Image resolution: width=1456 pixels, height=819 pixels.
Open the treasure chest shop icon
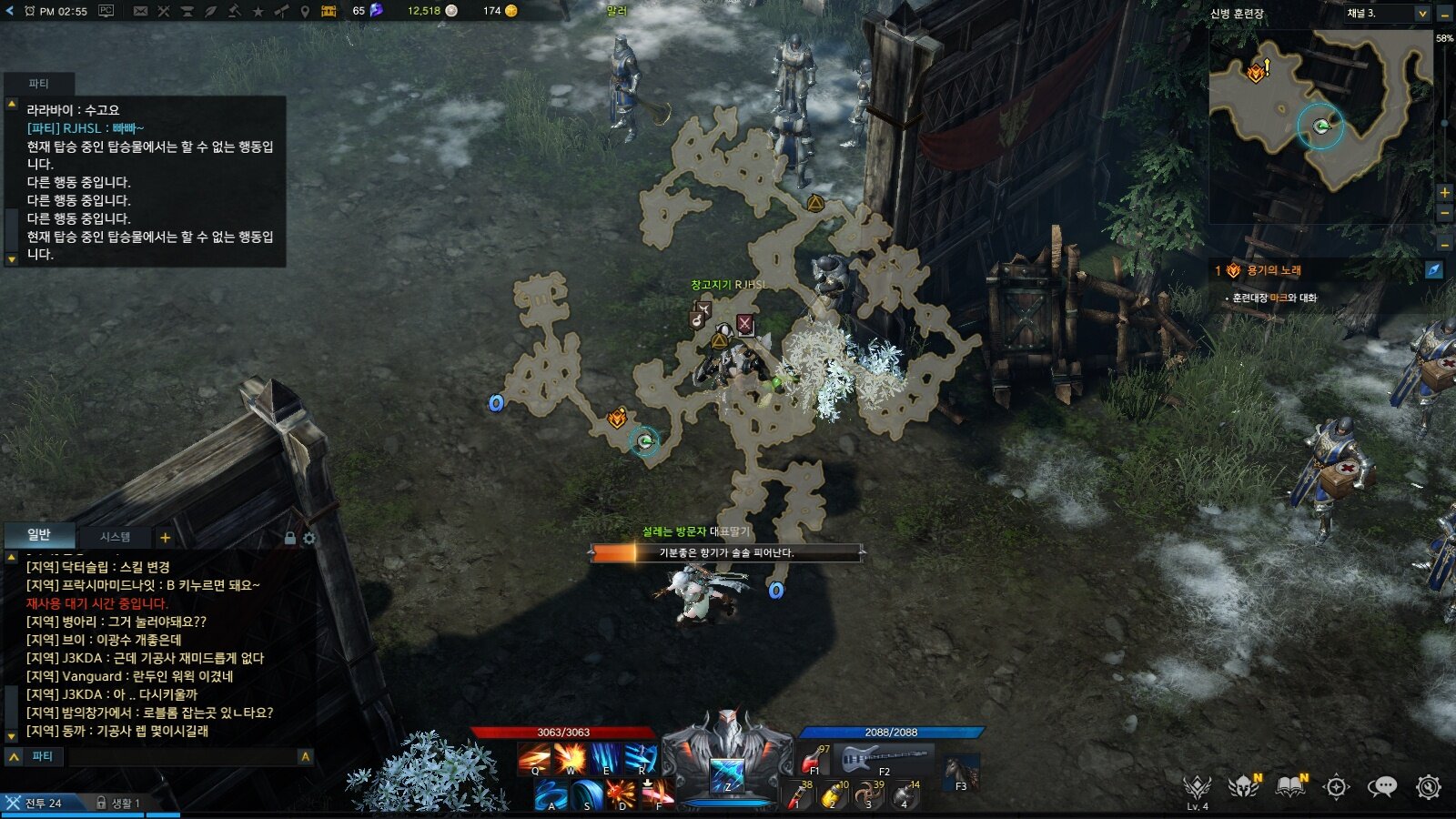(x=329, y=11)
